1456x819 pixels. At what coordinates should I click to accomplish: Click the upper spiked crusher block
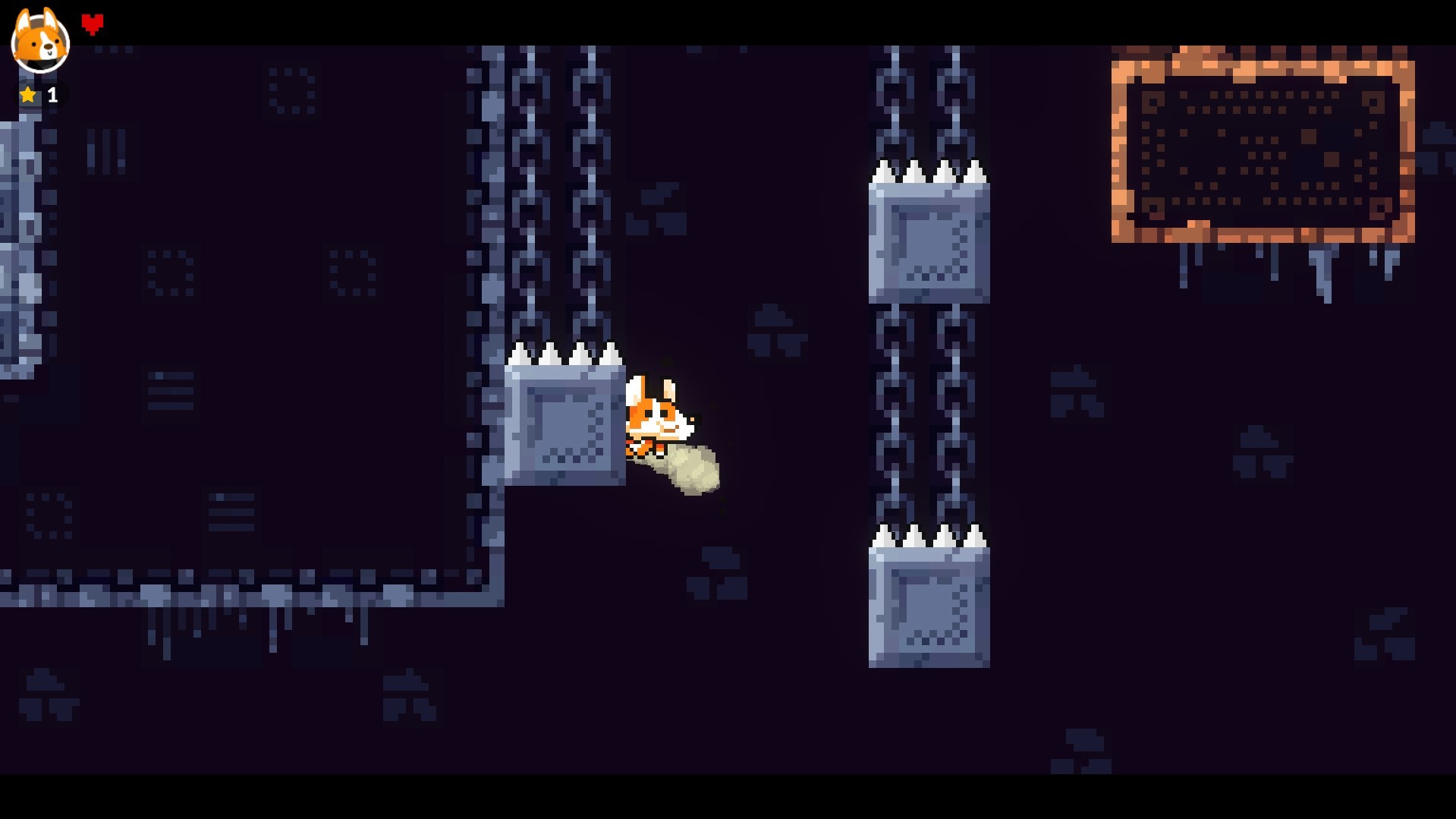(x=929, y=243)
